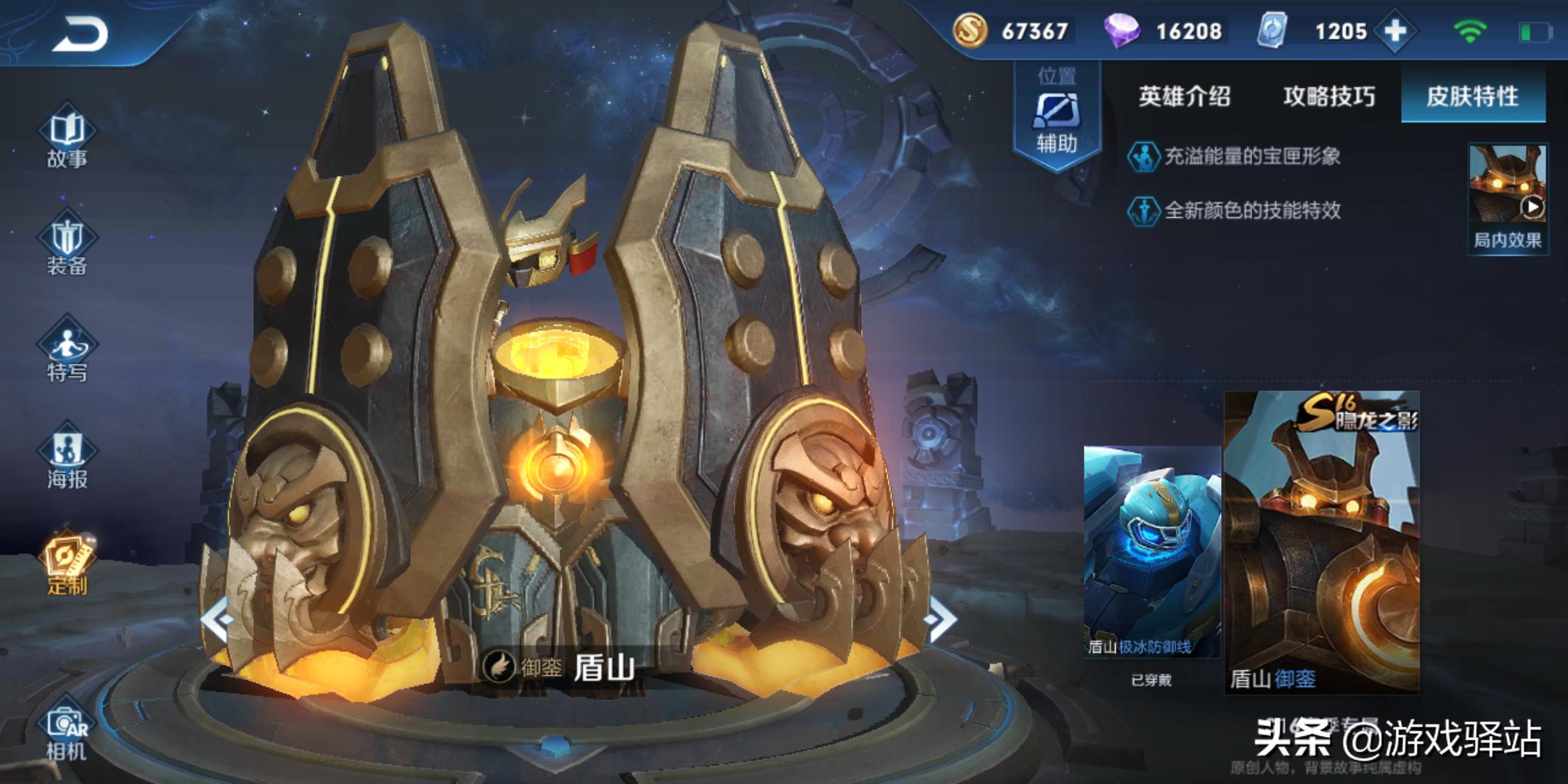Image resolution: width=1568 pixels, height=784 pixels.
Task: Switch to the 英雄介绍 tab
Action: [1184, 97]
